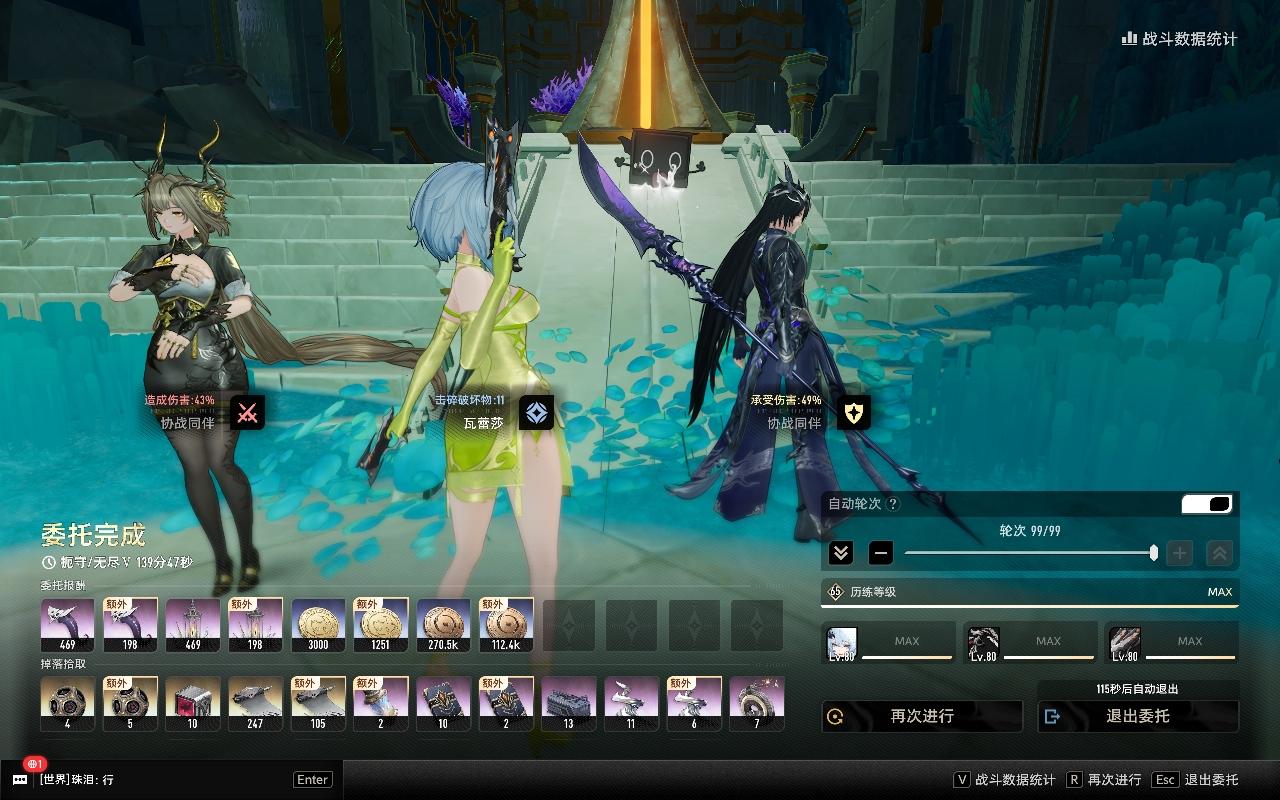Inspect the 270.5k bronze coin reward
The height and width of the screenshot is (800, 1280).
[443, 625]
